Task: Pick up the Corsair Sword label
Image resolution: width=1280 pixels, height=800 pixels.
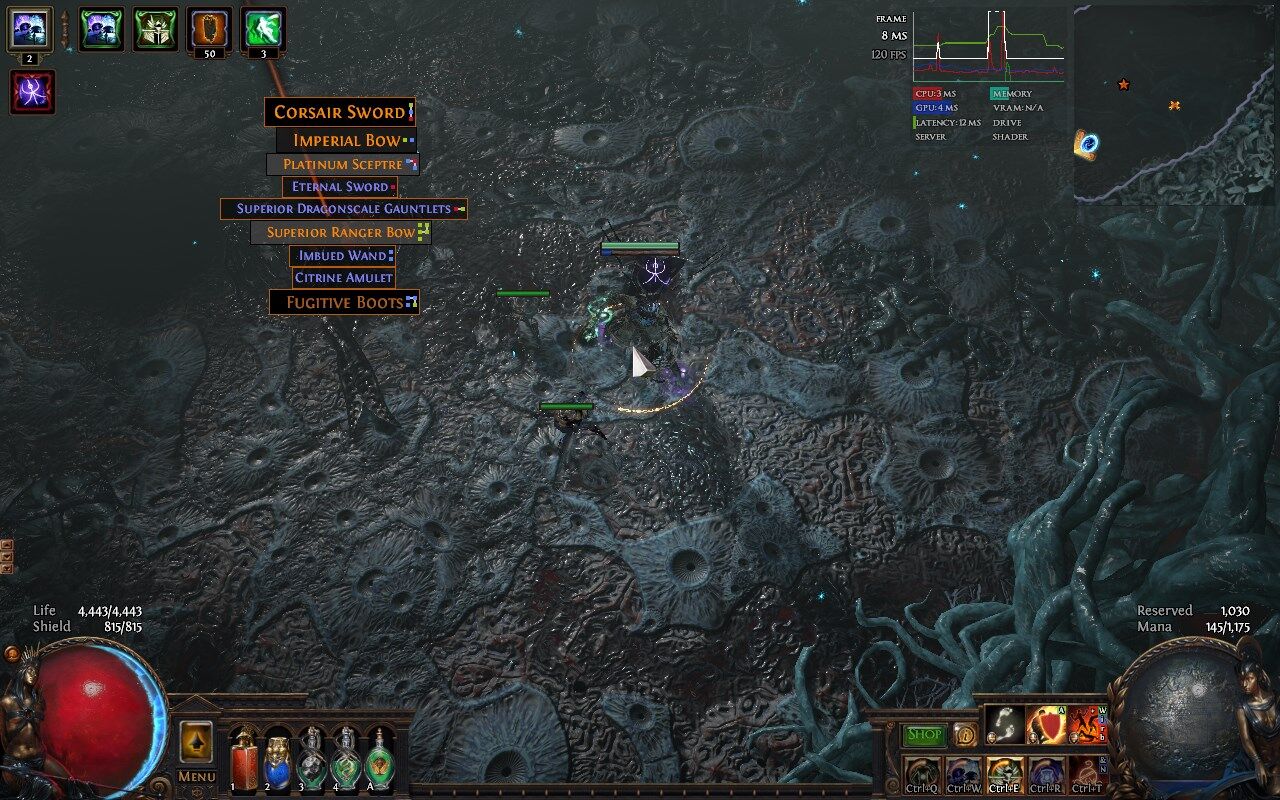Action: [339, 112]
